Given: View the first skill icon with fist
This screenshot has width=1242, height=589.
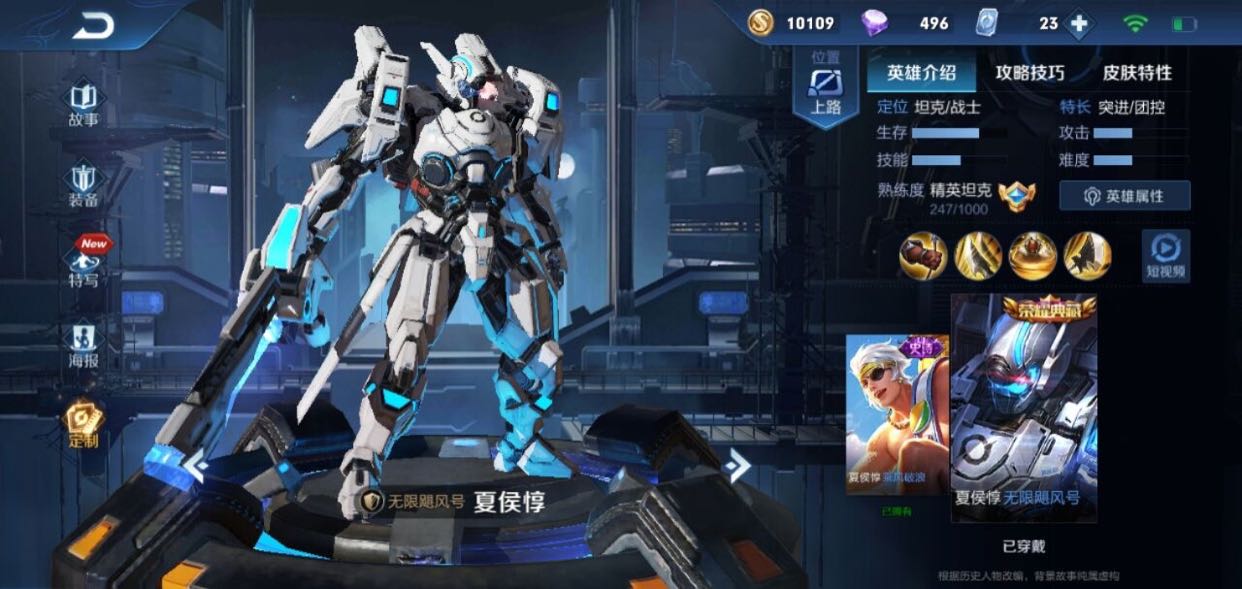Looking at the screenshot, I should 923,256.
